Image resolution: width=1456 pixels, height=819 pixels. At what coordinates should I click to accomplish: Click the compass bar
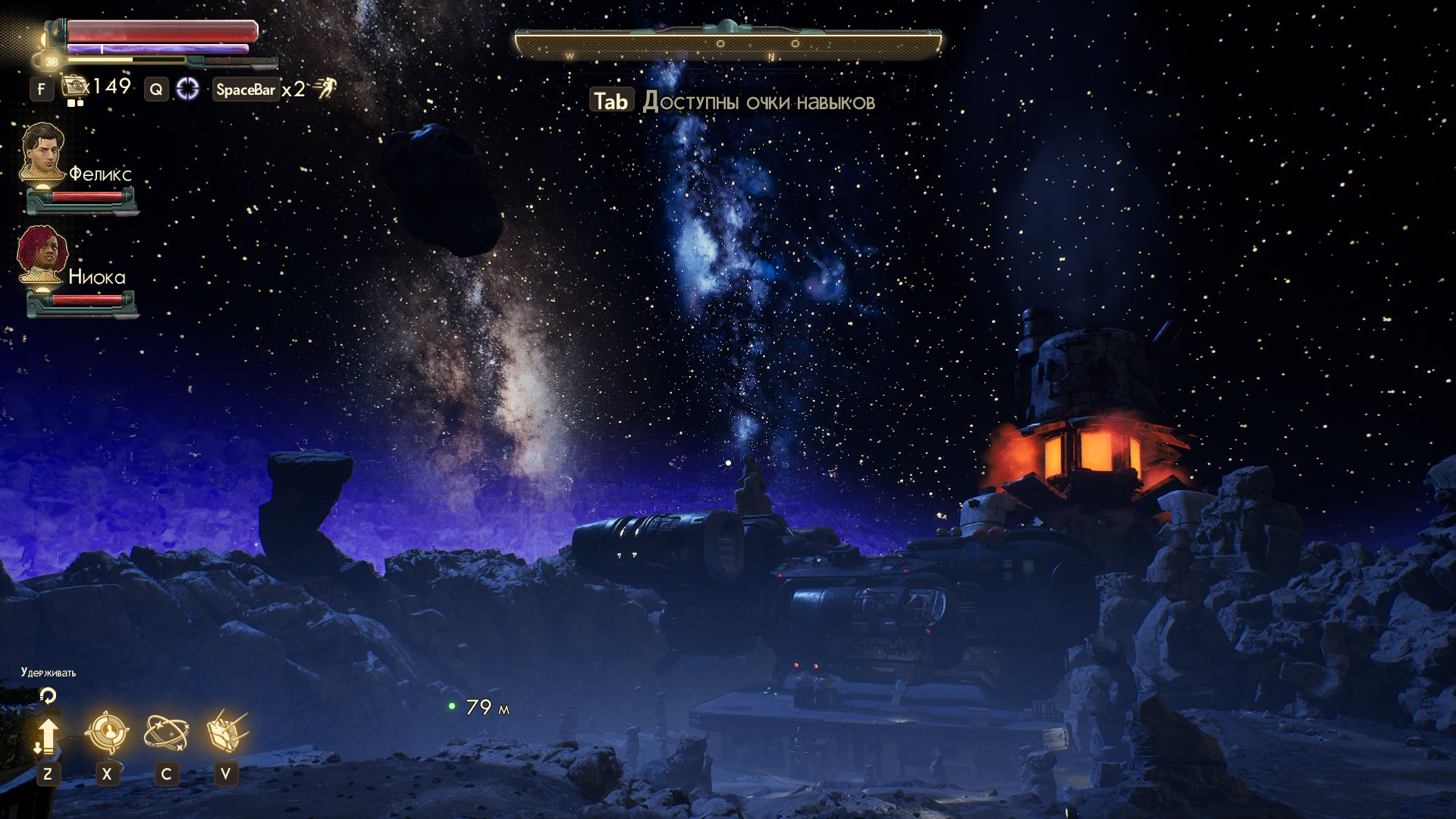(x=728, y=44)
